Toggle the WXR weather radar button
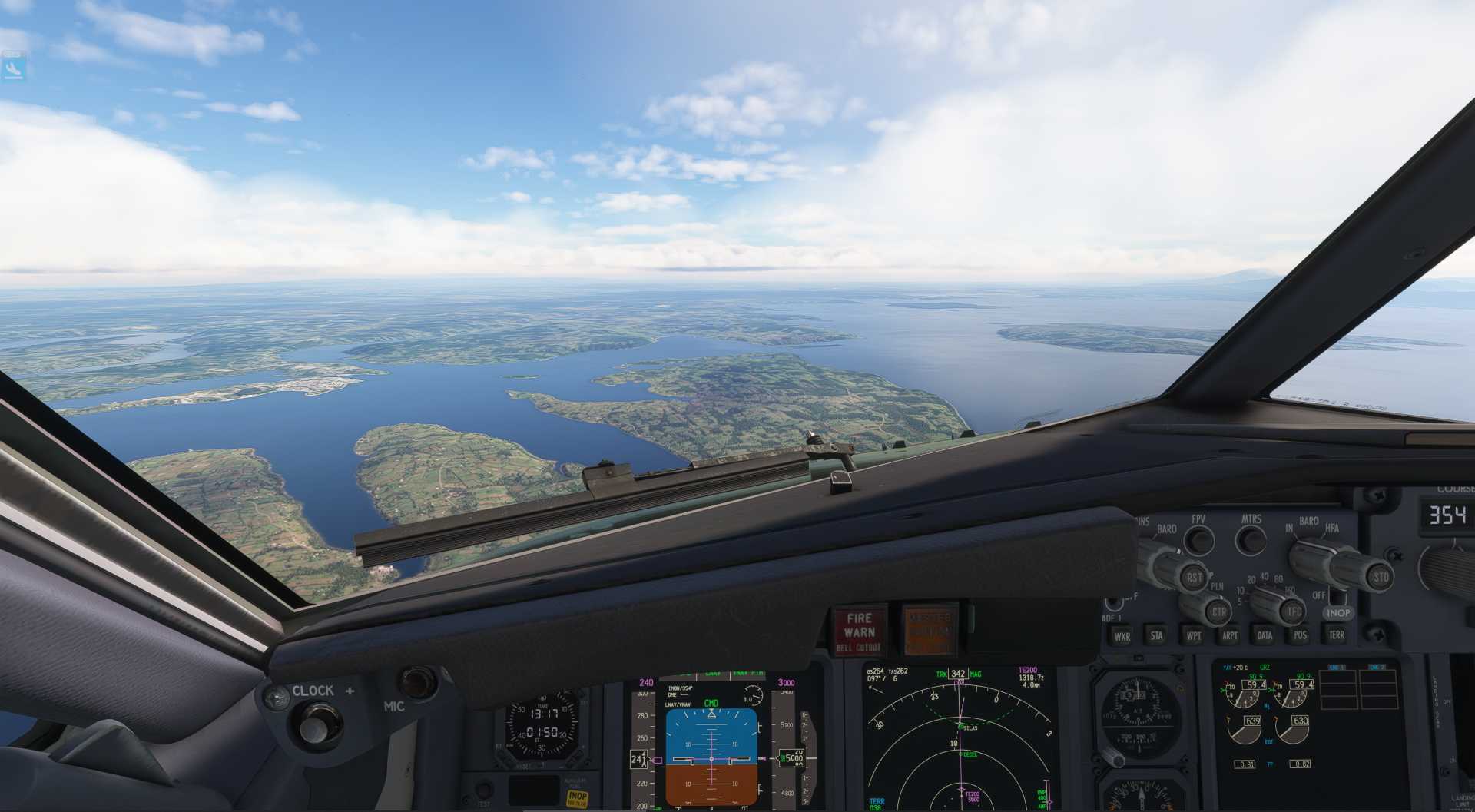 [x=1122, y=636]
